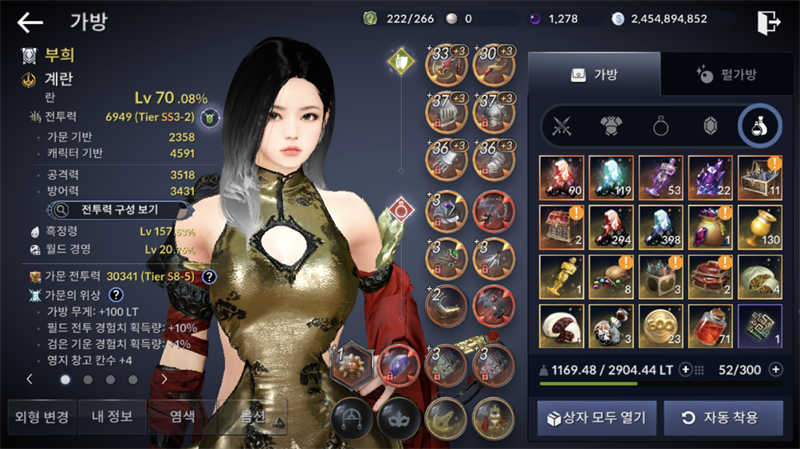This screenshot has width=800, height=449.
Task: Click the gold coin stack of 23
Action: tap(662, 326)
